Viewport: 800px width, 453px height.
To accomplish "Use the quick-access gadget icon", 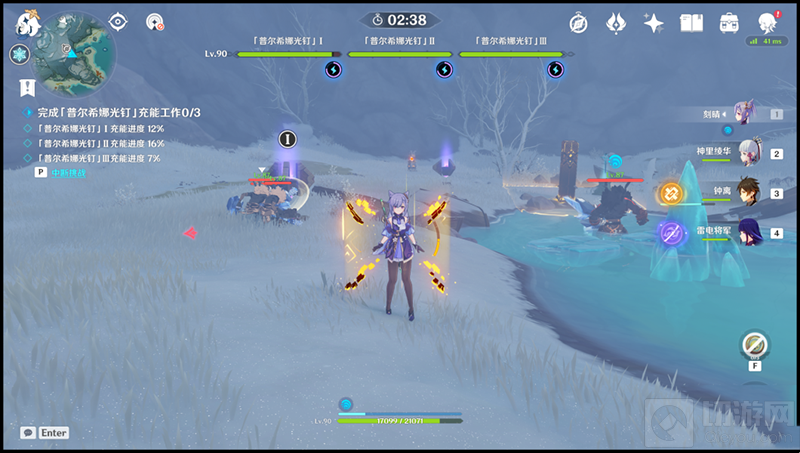I will [754, 345].
